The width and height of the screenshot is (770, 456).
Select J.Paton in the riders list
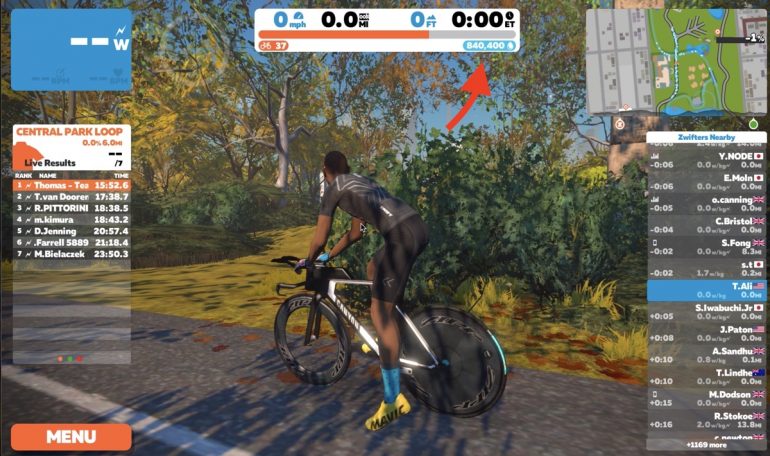point(707,334)
